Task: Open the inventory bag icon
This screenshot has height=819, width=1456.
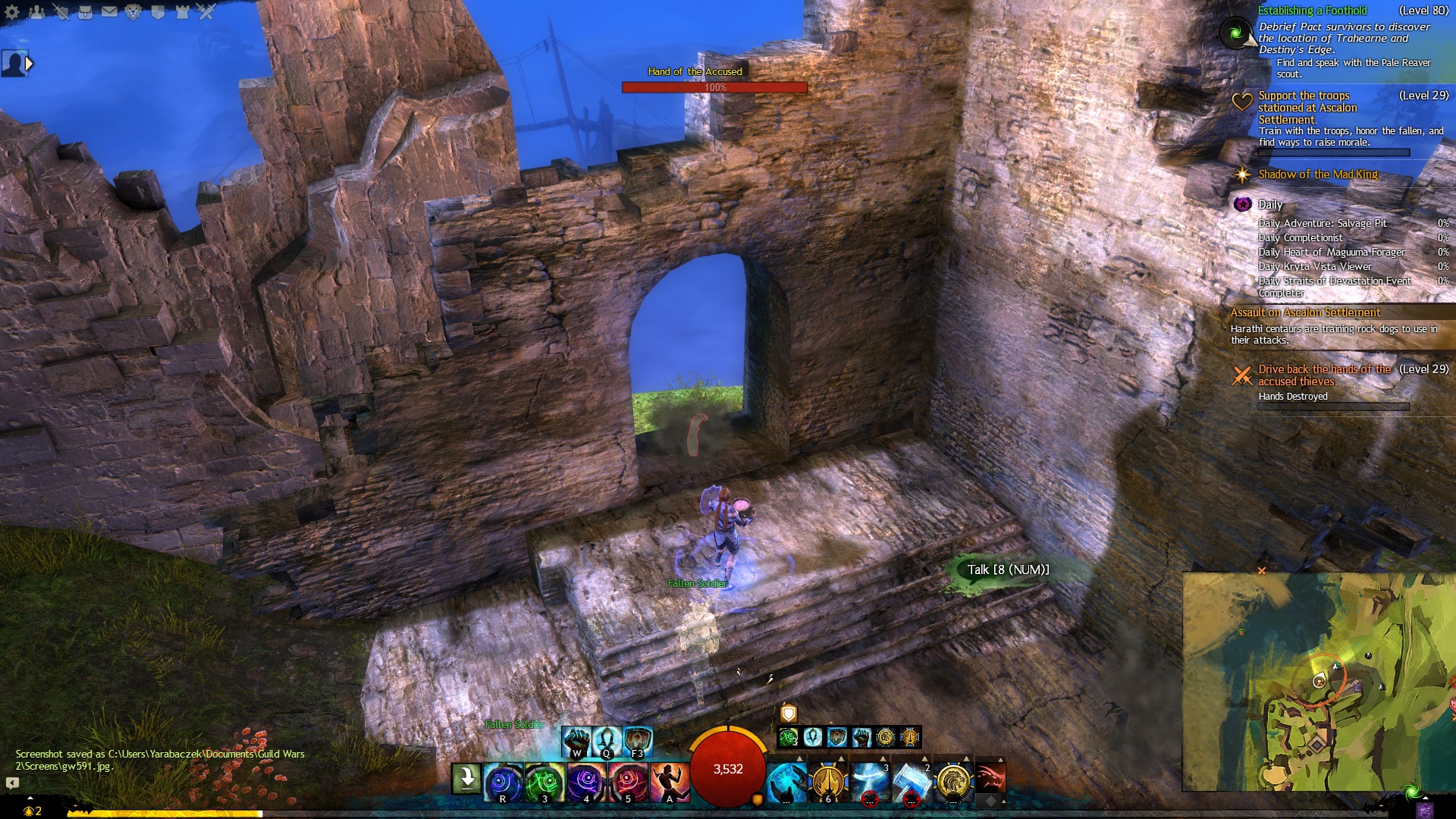Action: tap(85, 11)
